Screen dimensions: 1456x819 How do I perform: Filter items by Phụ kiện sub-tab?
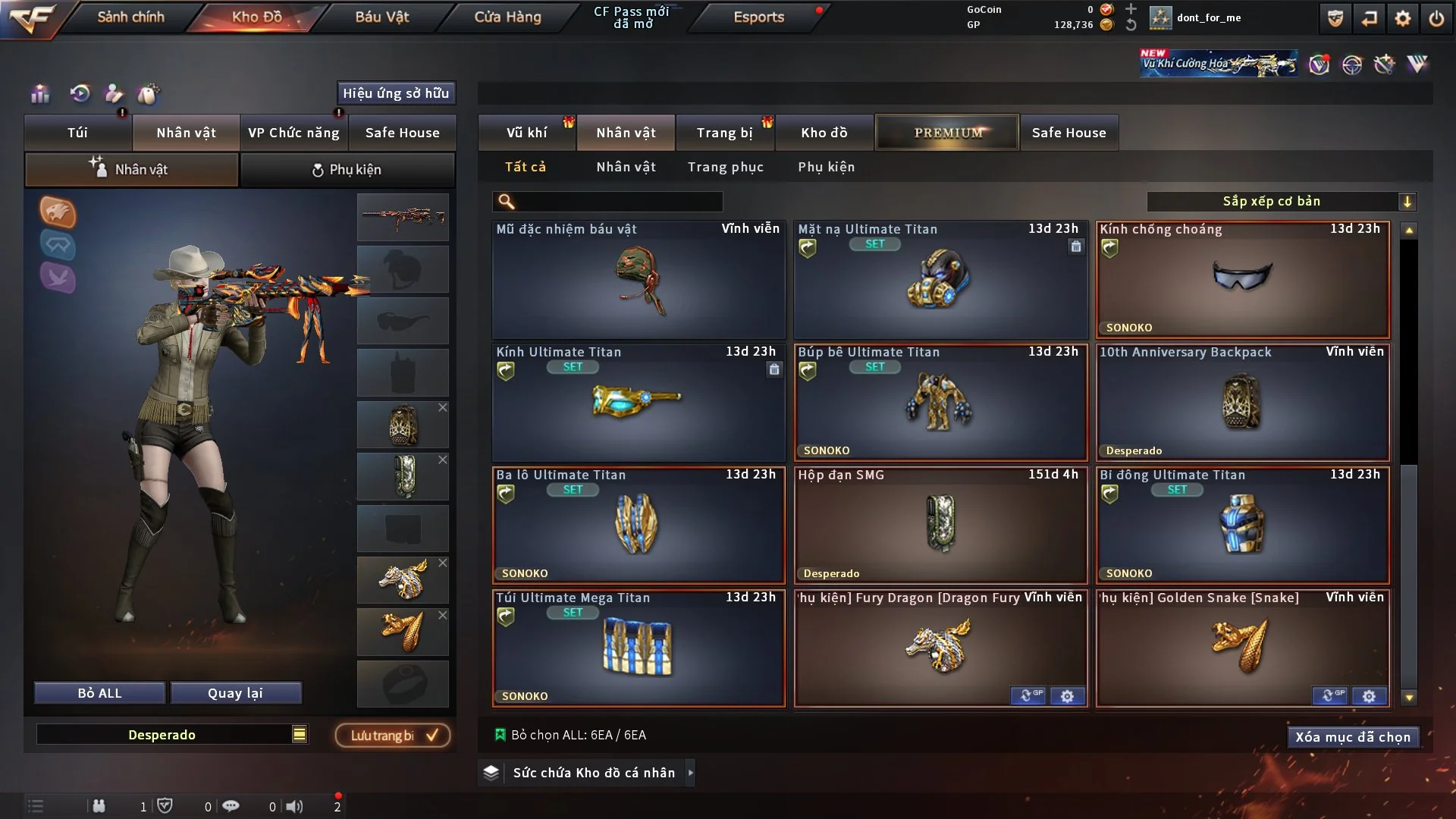826,167
